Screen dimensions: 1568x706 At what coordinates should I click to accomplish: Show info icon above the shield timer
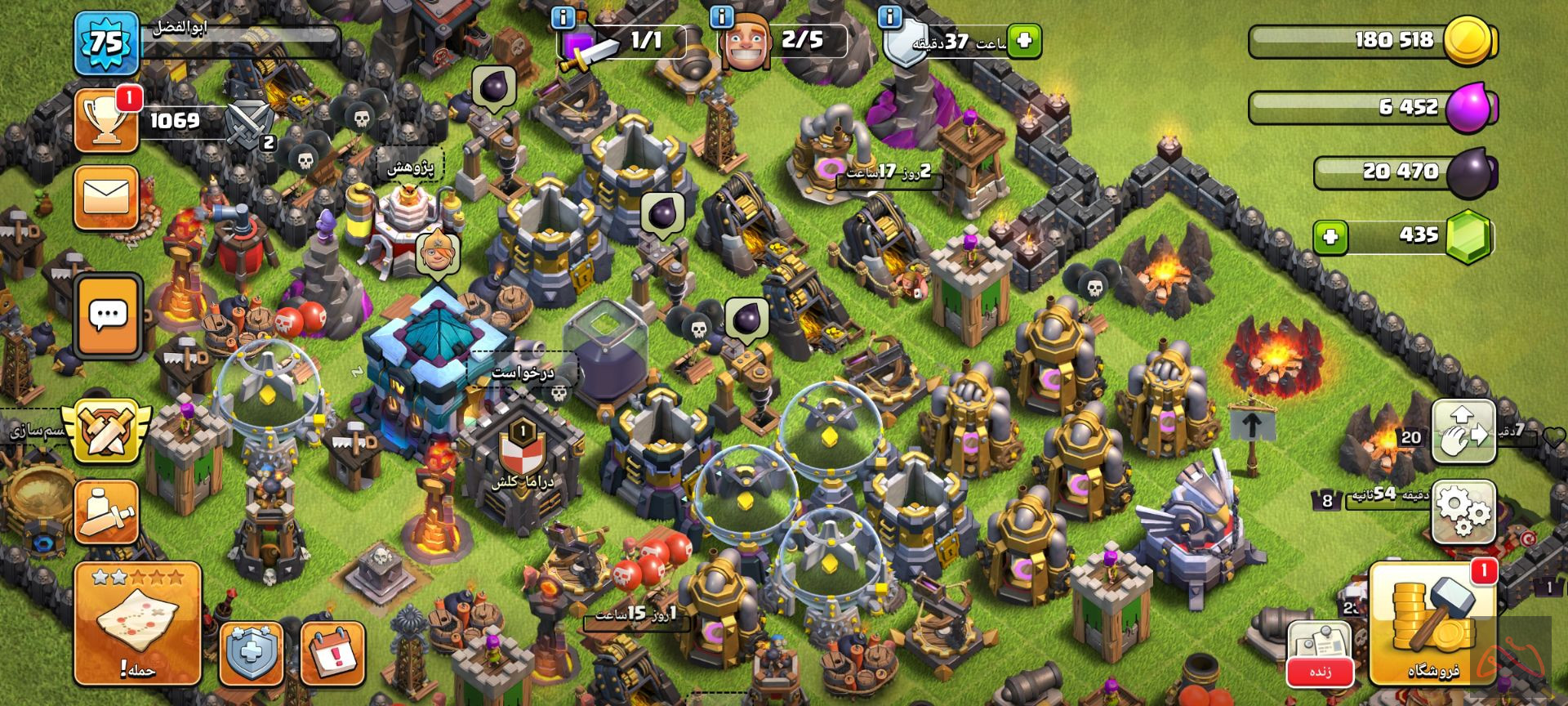coord(889,16)
